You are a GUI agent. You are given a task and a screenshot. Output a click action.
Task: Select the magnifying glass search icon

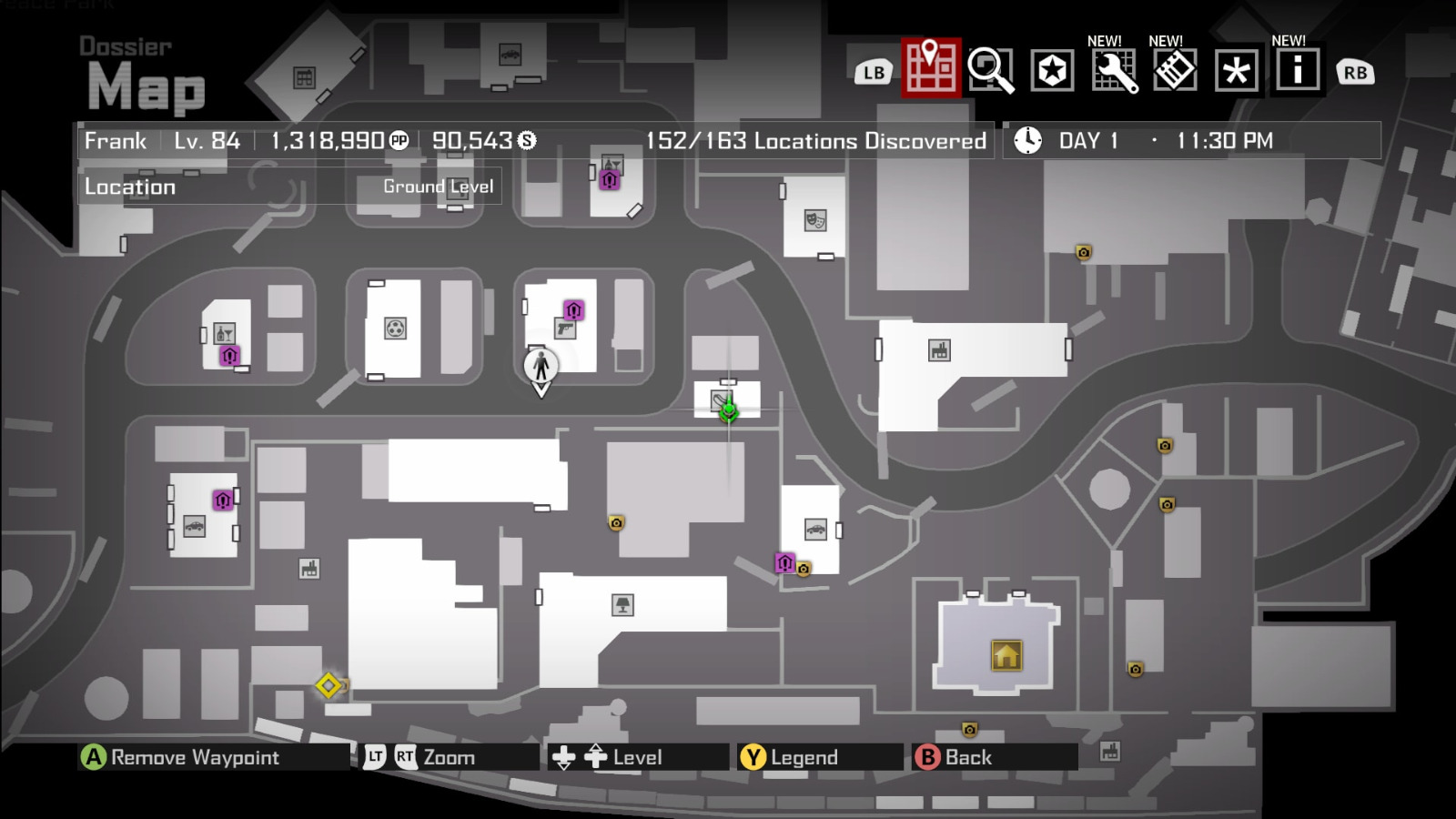tap(991, 71)
